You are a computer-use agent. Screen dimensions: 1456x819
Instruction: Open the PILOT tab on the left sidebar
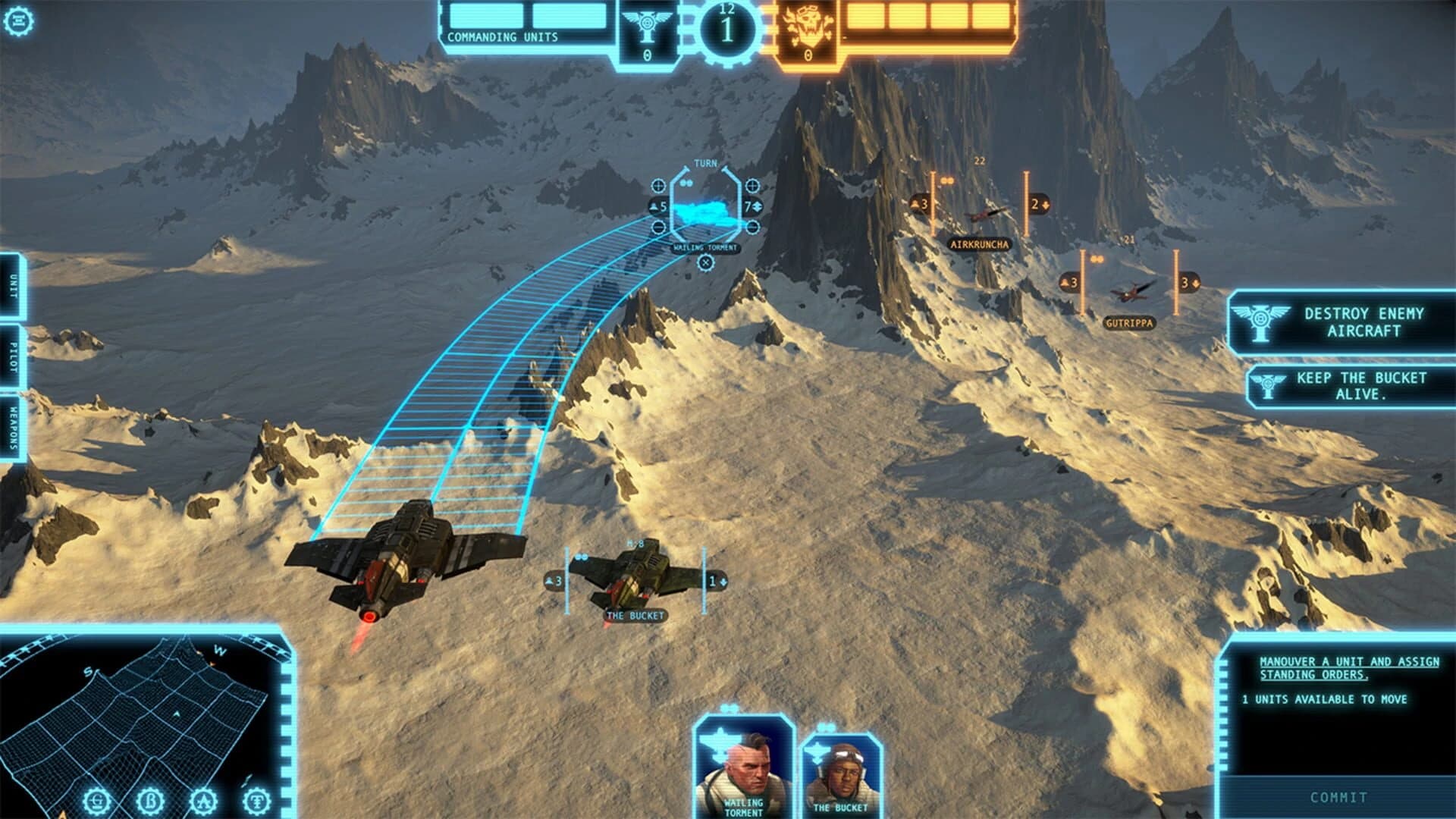[13, 355]
